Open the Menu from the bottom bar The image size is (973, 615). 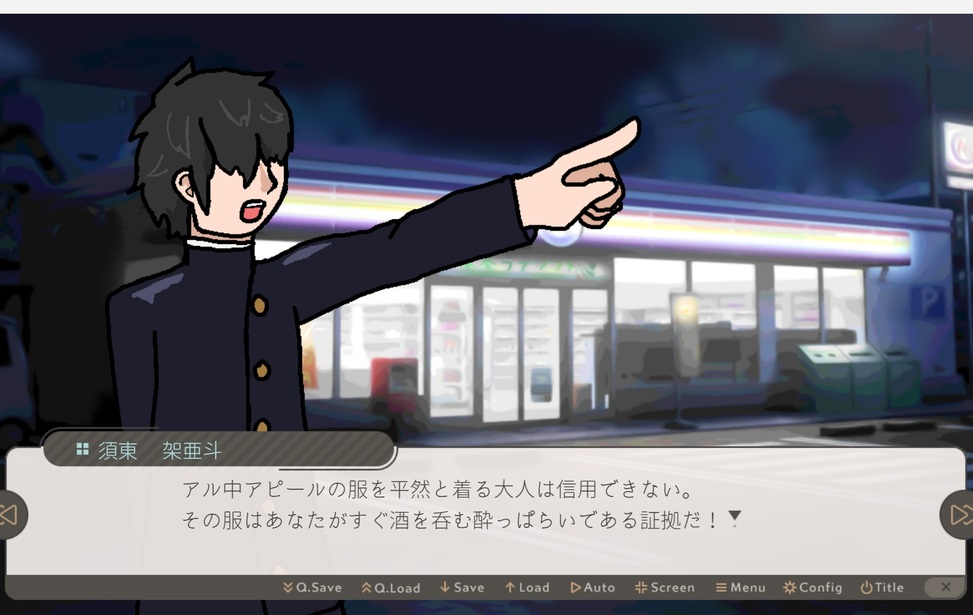pyautogui.click(x=741, y=588)
